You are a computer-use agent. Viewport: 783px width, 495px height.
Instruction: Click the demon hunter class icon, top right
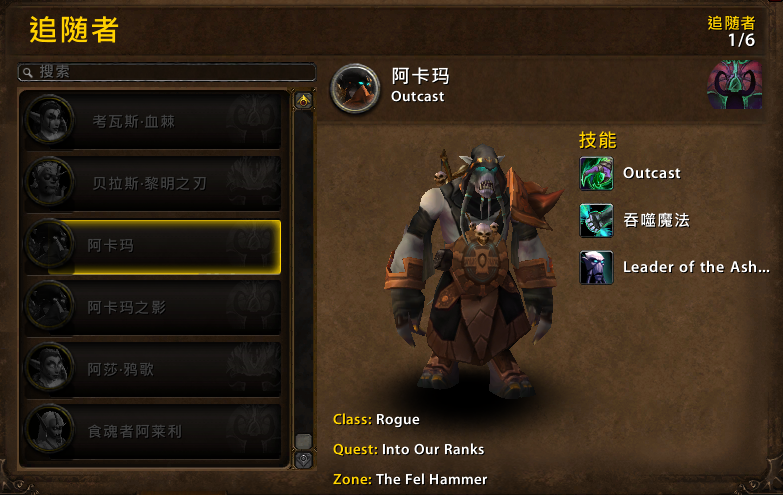[x=735, y=86]
